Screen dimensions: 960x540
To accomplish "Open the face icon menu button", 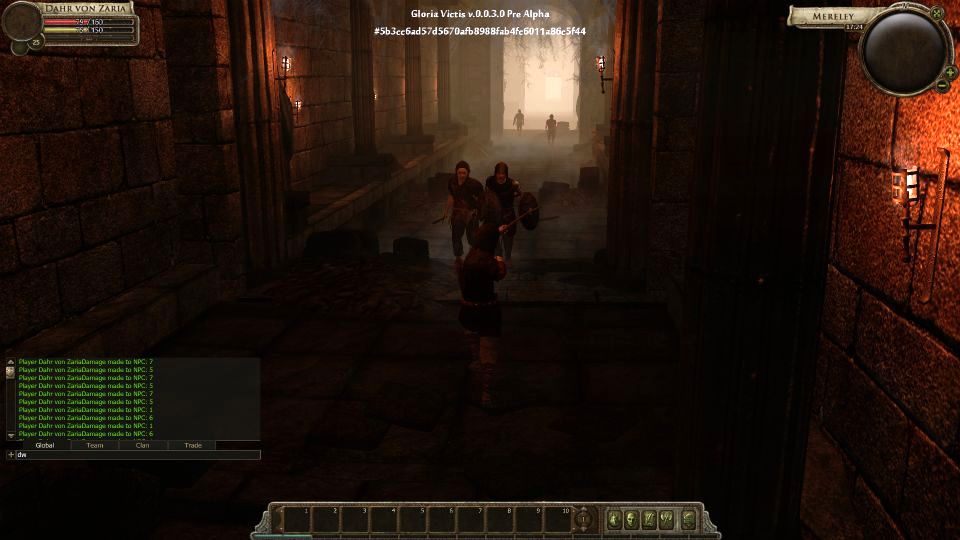I will pos(632,519).
